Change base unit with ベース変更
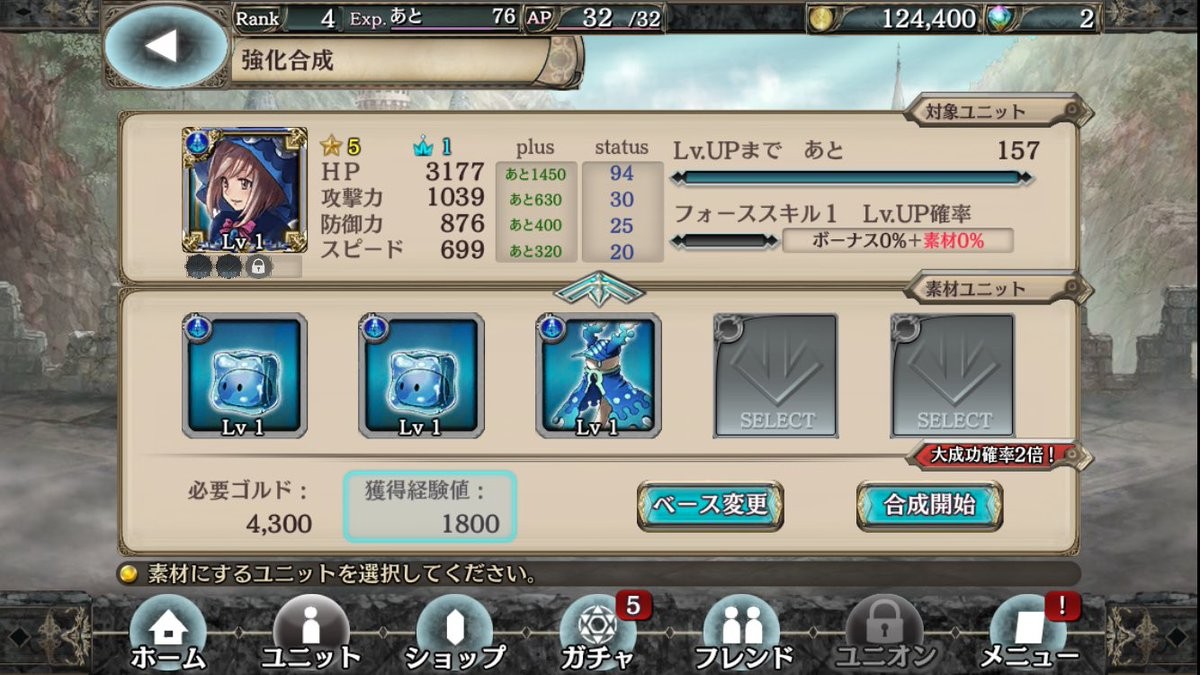 click(710, 505)
